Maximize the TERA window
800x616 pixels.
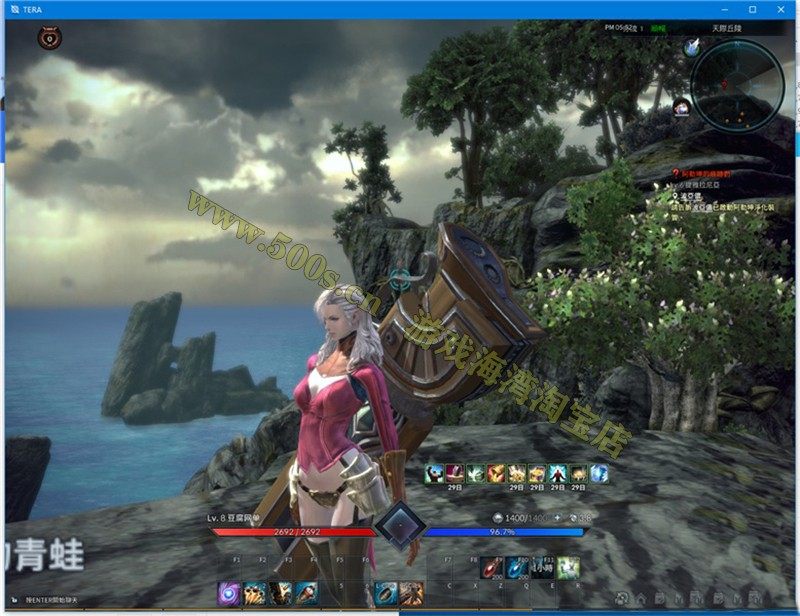pos(752,9)
